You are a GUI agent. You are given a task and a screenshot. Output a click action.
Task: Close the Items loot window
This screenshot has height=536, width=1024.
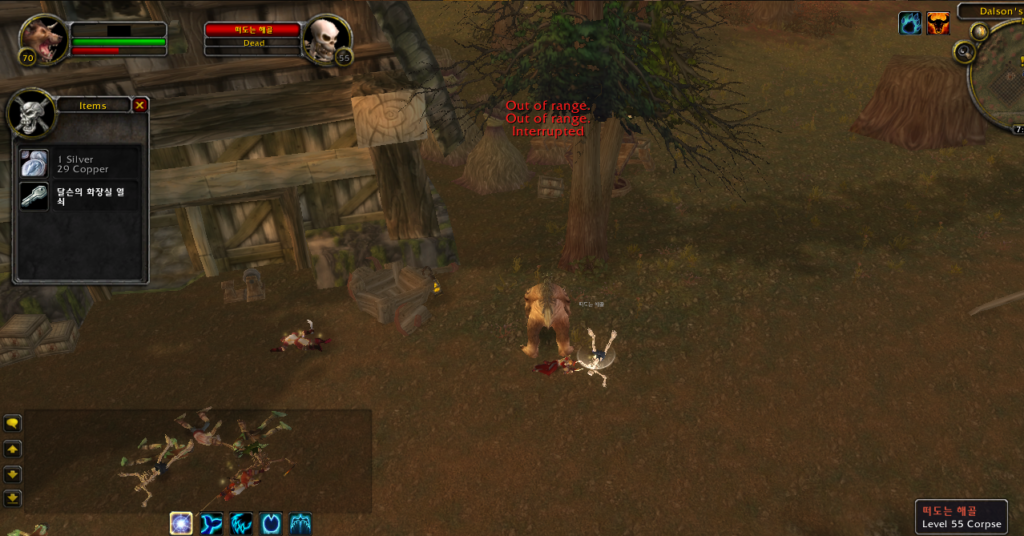(140, 105)
